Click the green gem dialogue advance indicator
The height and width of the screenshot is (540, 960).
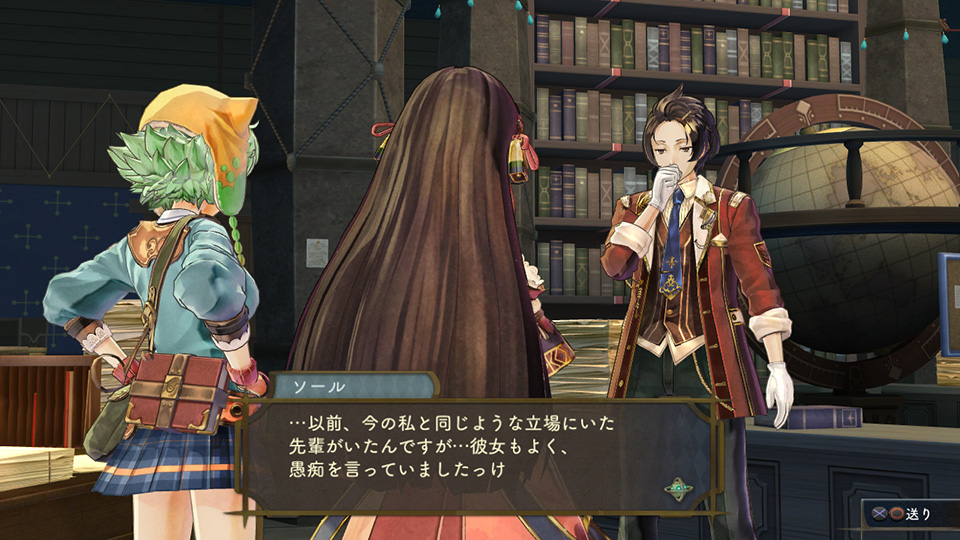click(x=679, y=489)
